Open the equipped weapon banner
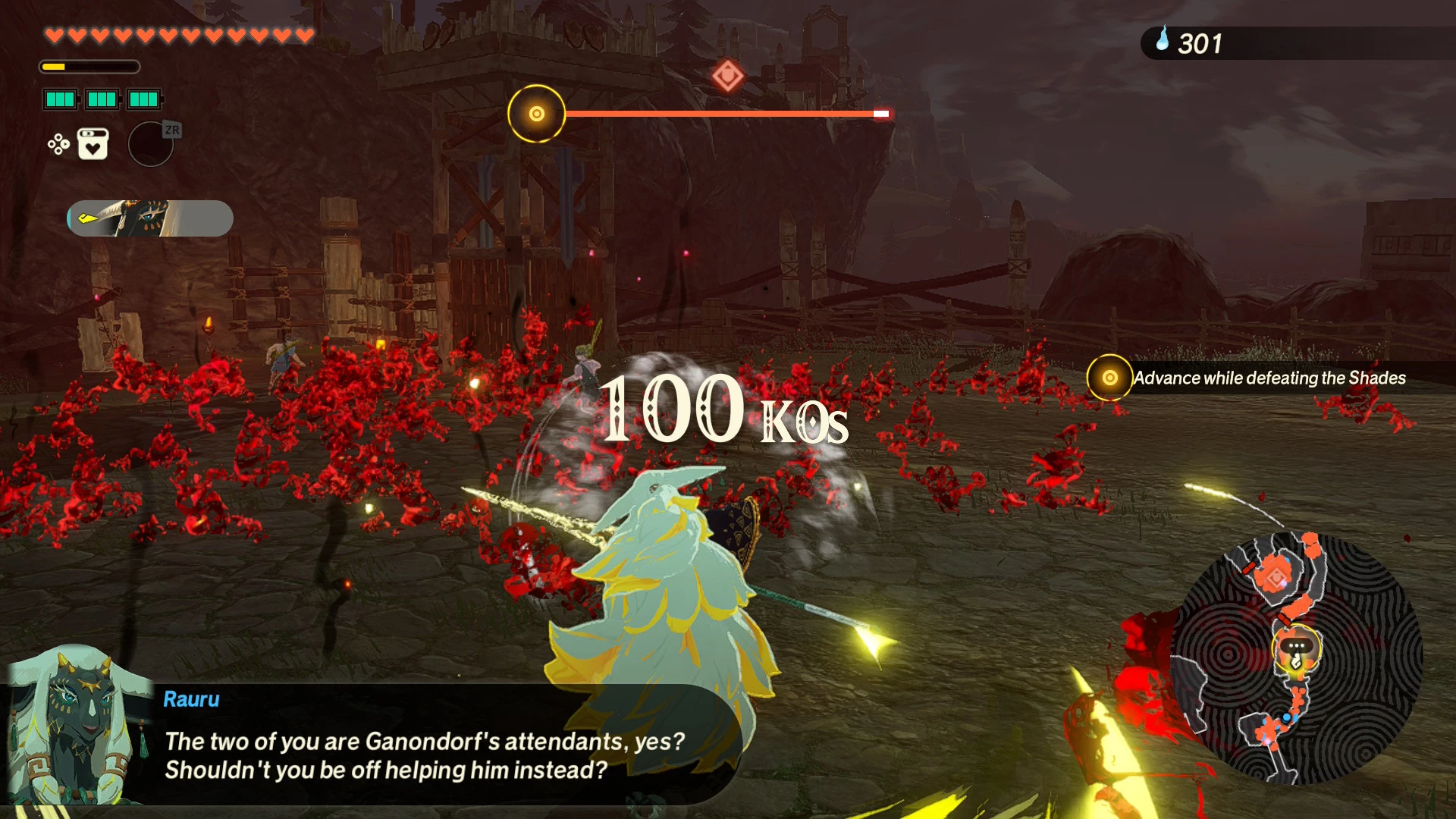Viewport: 1456px width, 819px height. [149, 219]
